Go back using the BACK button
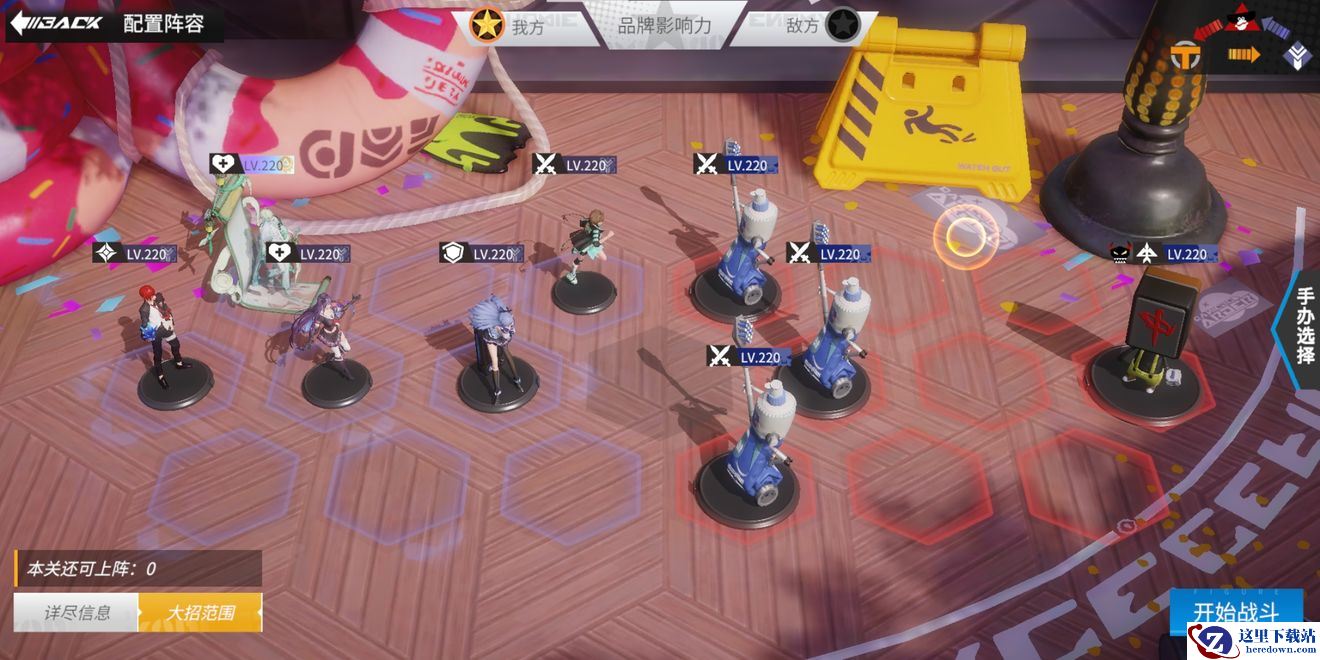 tap(57, 23)
